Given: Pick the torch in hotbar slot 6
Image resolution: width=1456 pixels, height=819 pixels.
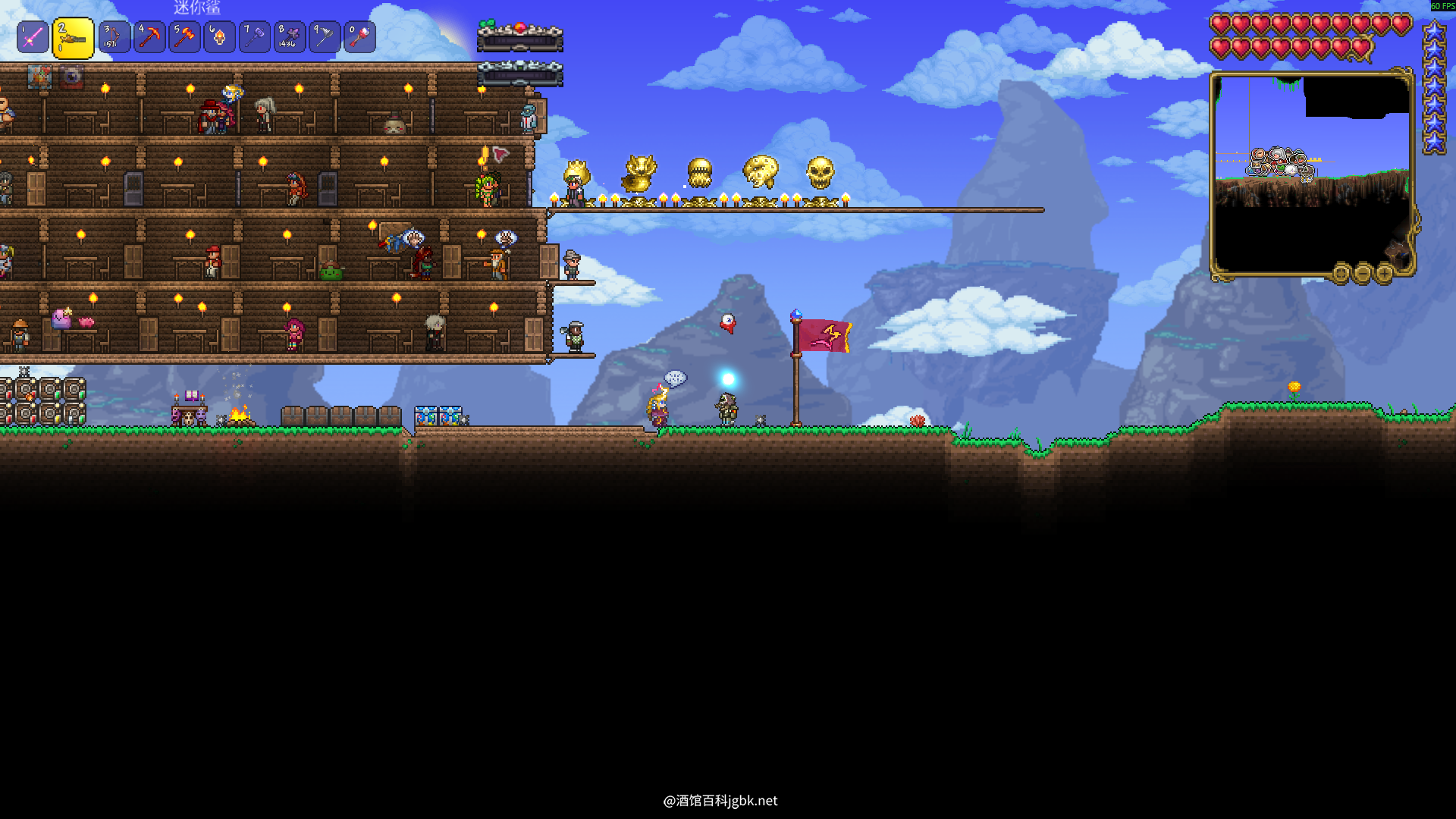Looking at the screenshot, I should [219, 37].
